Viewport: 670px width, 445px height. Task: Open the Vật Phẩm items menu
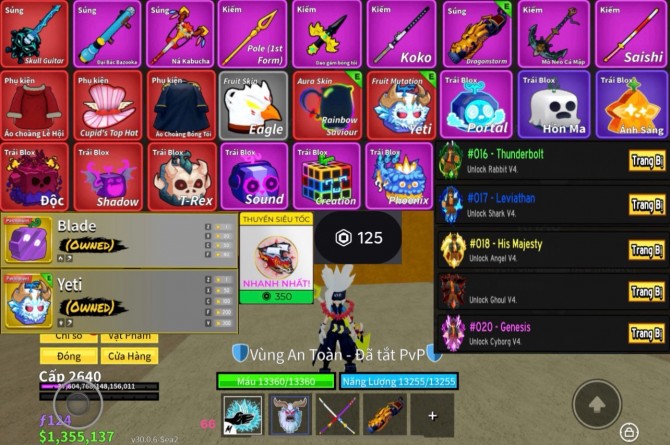tap(130, 337)
